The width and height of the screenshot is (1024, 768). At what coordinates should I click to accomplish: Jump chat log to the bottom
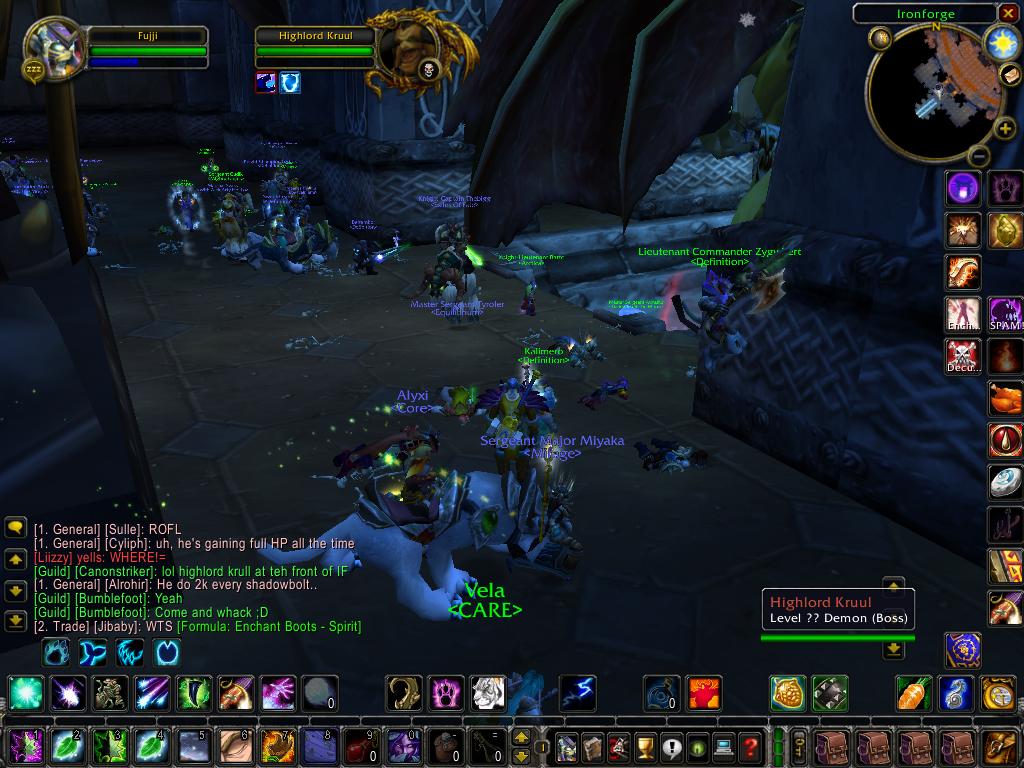(x=15, y=621)
